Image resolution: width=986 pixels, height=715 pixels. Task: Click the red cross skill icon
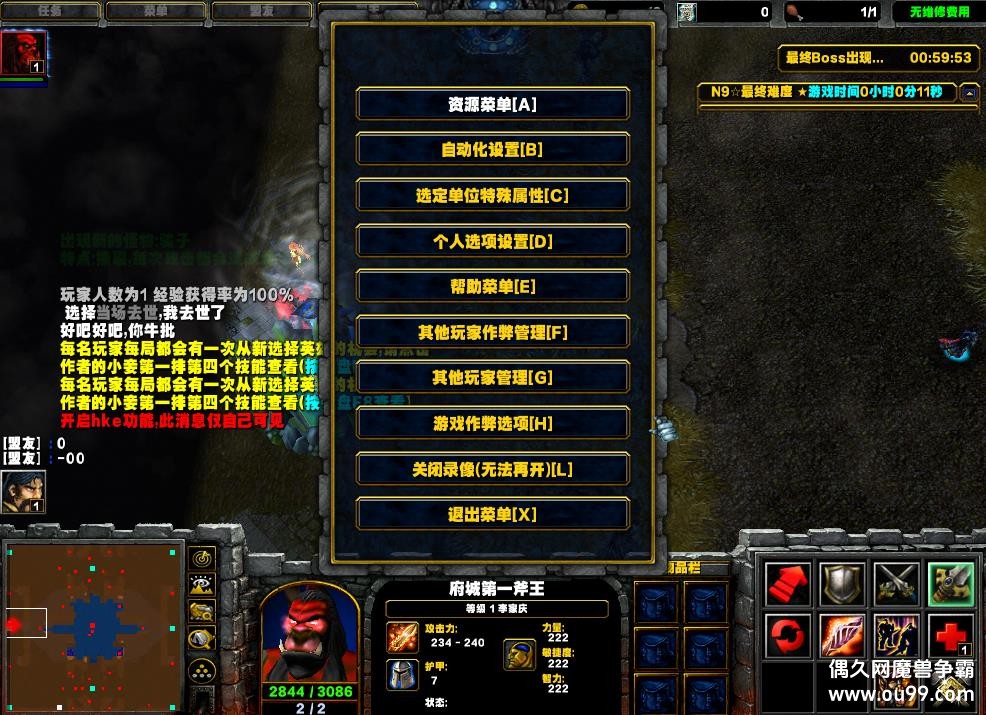[950, 636]
